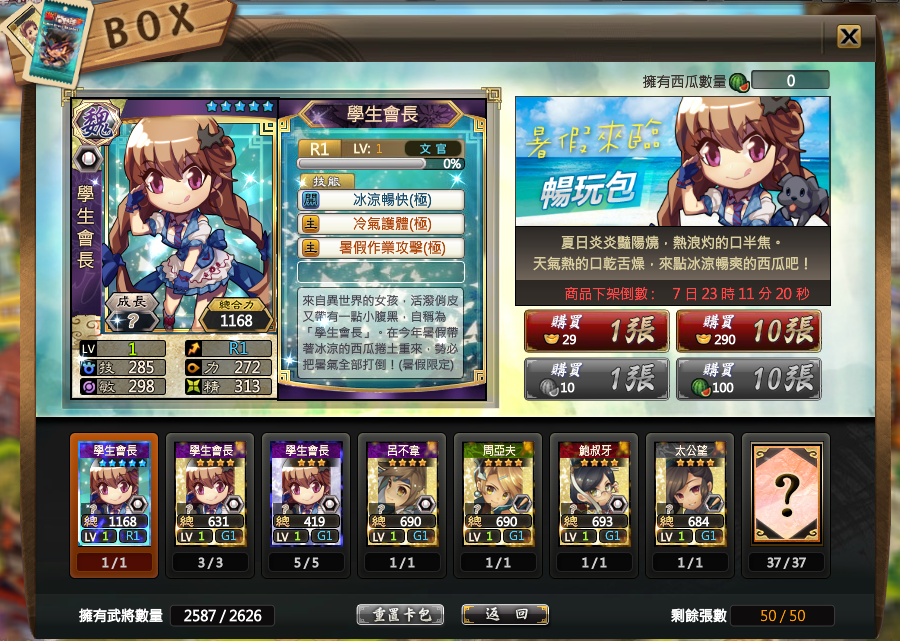Buy 1 card for 29 gold

click(x=596, y=331)
